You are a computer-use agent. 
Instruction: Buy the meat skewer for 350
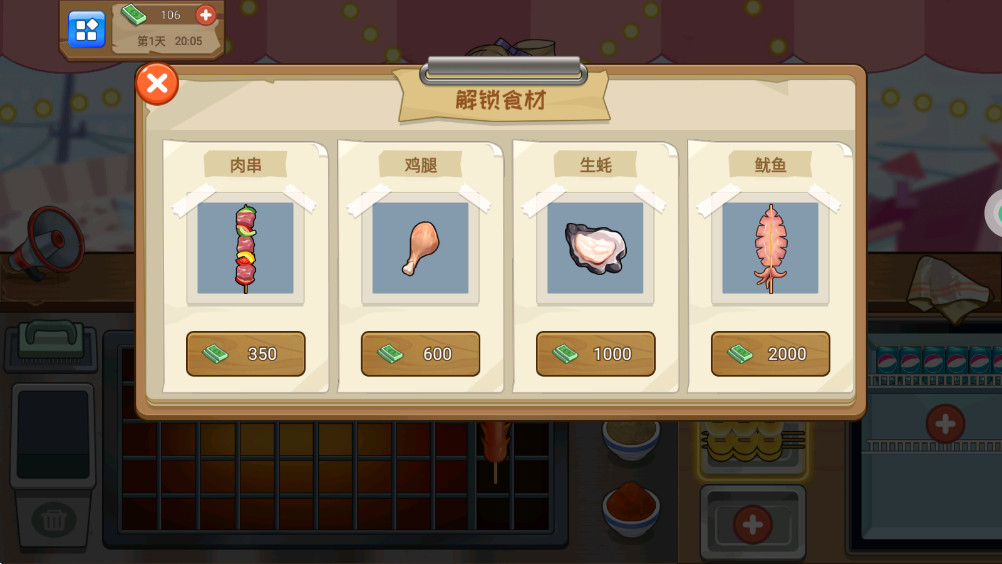245,354
